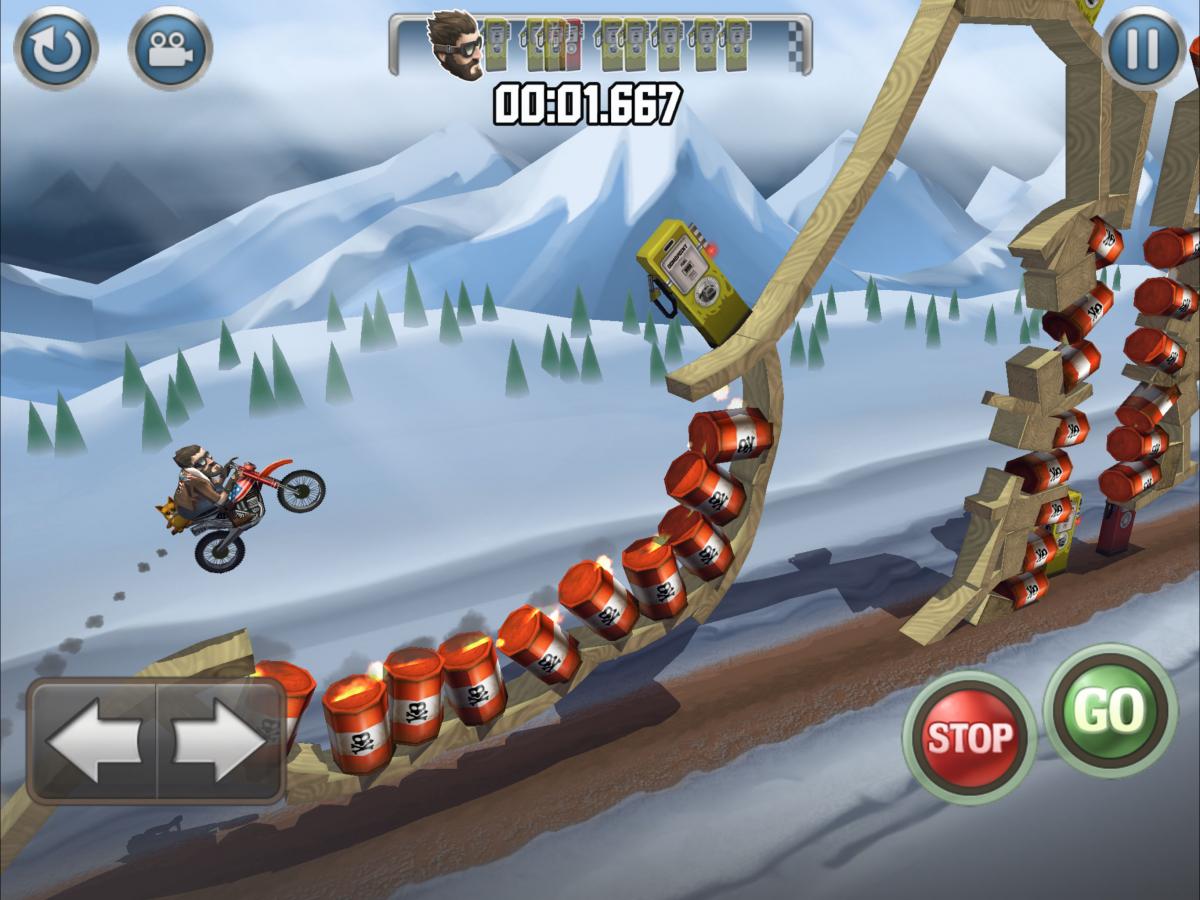1200x900 pixels.
Task: Restart the level with the circular arrow button
Action: click(55, 48)
